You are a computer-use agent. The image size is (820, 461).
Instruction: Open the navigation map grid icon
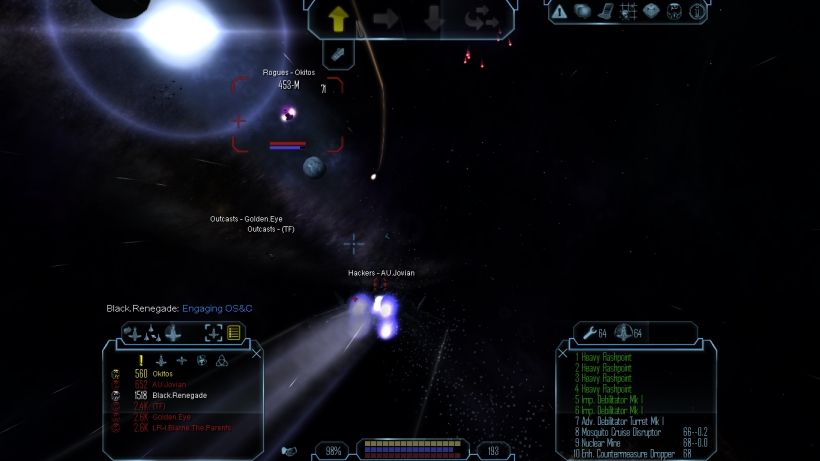point(629,12)
